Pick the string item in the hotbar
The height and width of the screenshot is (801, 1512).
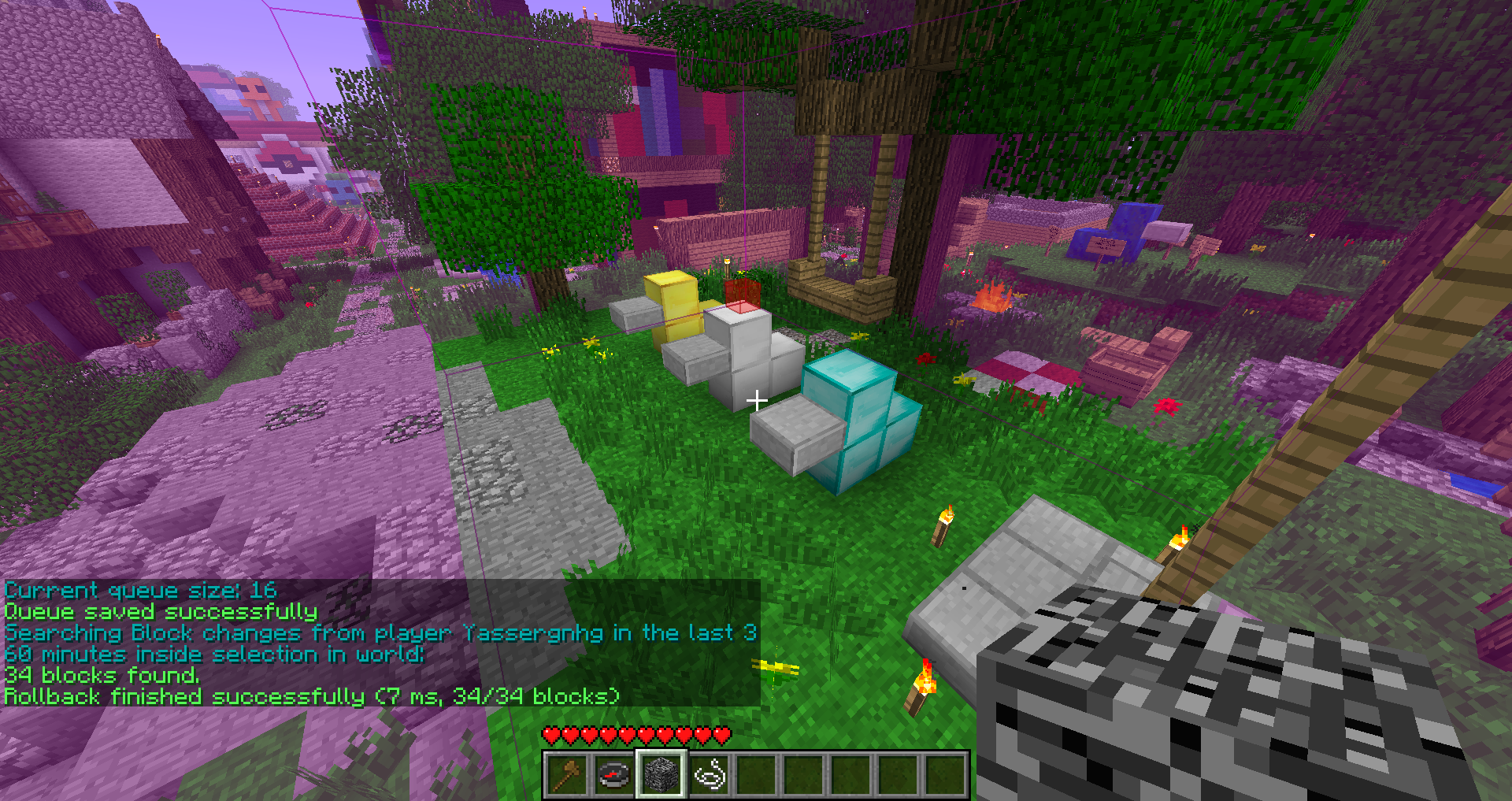(710, 775)
